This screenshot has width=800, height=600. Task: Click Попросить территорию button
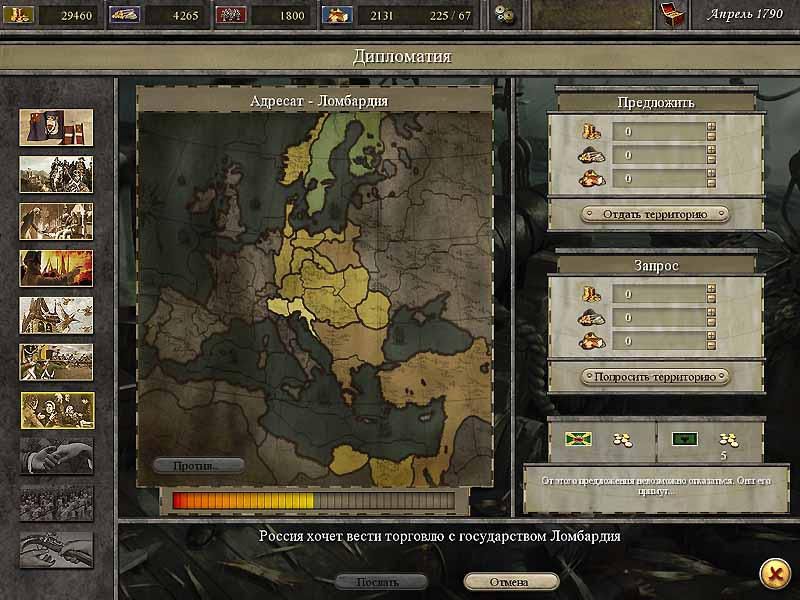click(x=655, y=377)
